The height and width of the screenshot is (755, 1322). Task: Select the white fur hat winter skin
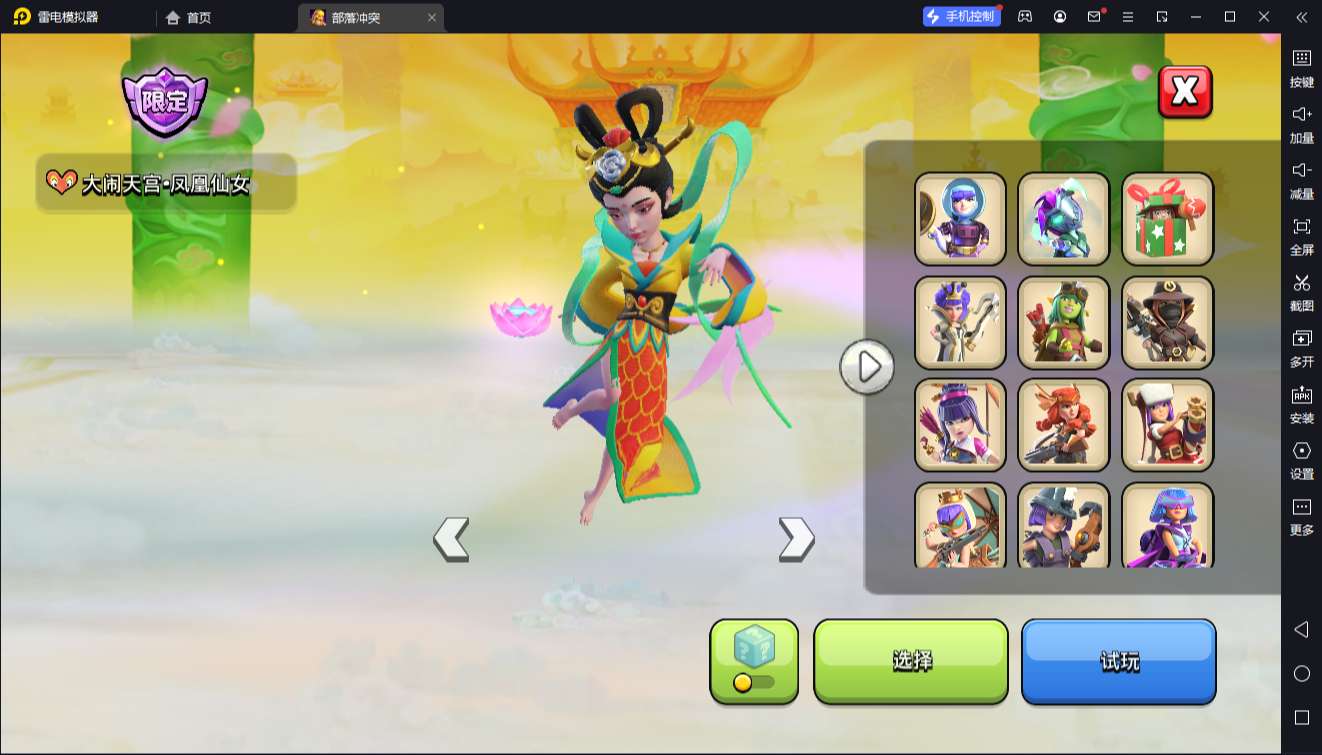click(x=1167, y=425)
